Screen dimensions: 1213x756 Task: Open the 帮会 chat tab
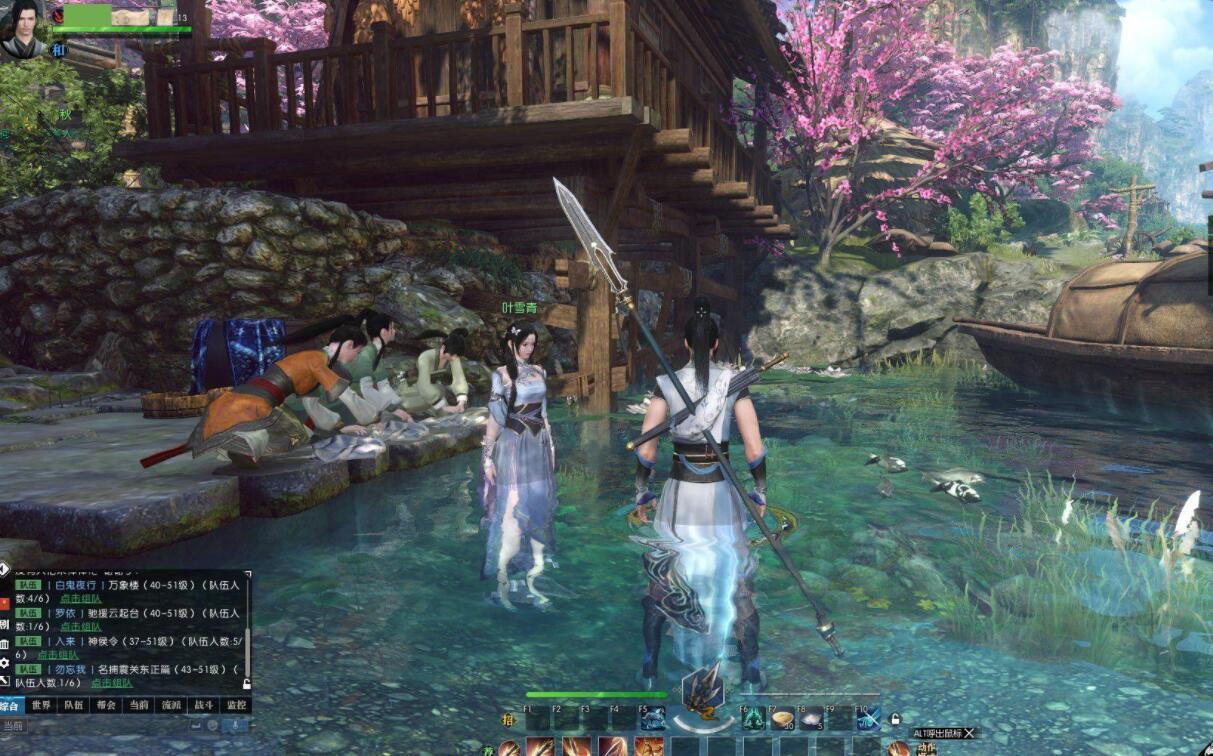[105, 705]
